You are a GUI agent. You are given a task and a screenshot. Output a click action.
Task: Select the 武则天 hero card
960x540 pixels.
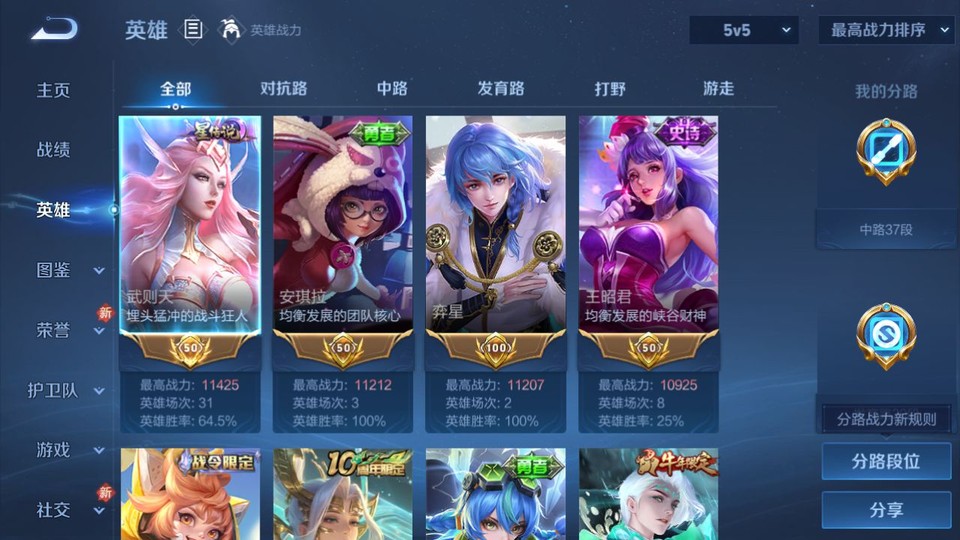pyautogui.click(x=190, y=240)
